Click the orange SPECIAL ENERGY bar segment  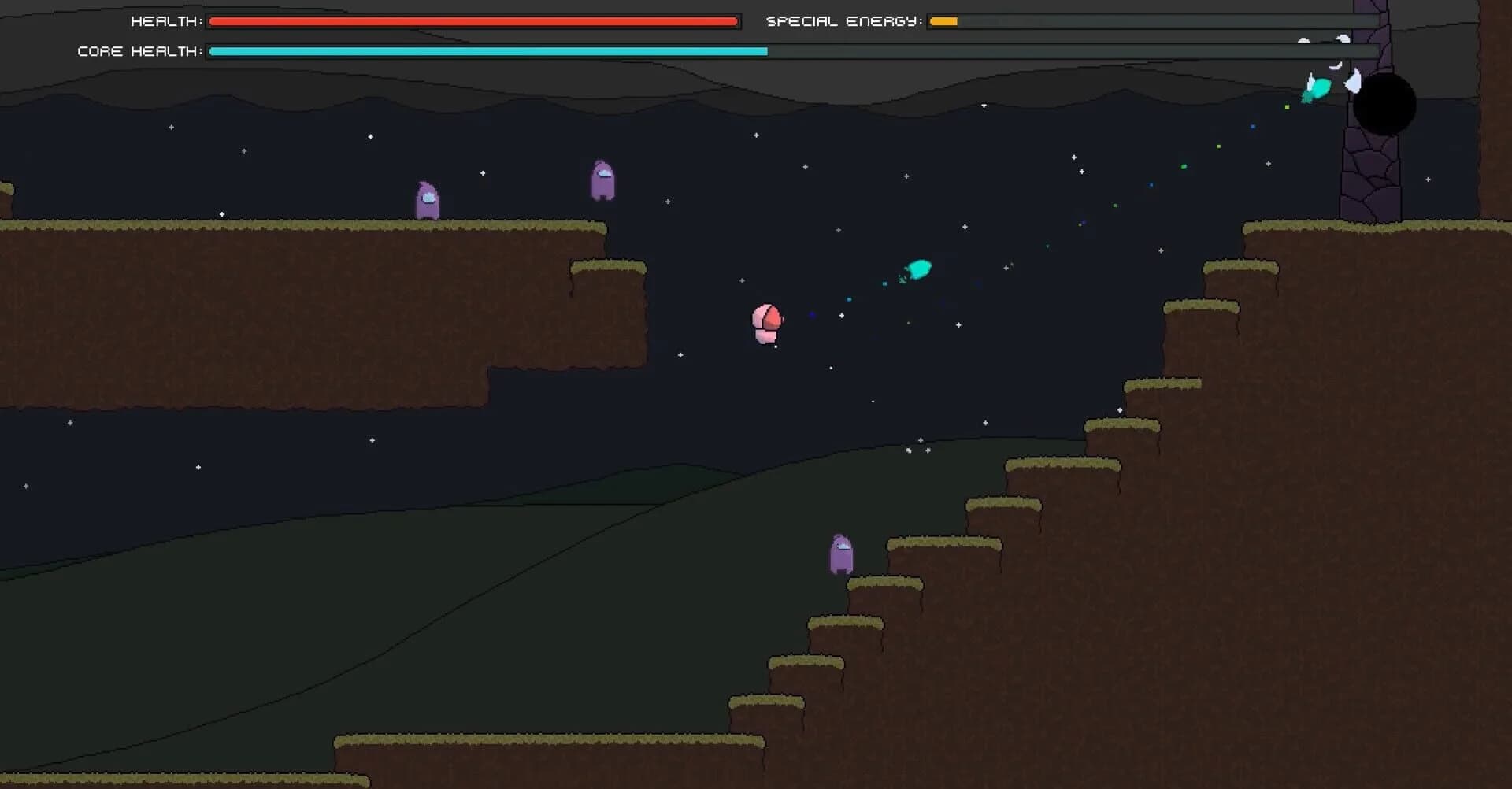pyautogui.click(x=943, y=21)
